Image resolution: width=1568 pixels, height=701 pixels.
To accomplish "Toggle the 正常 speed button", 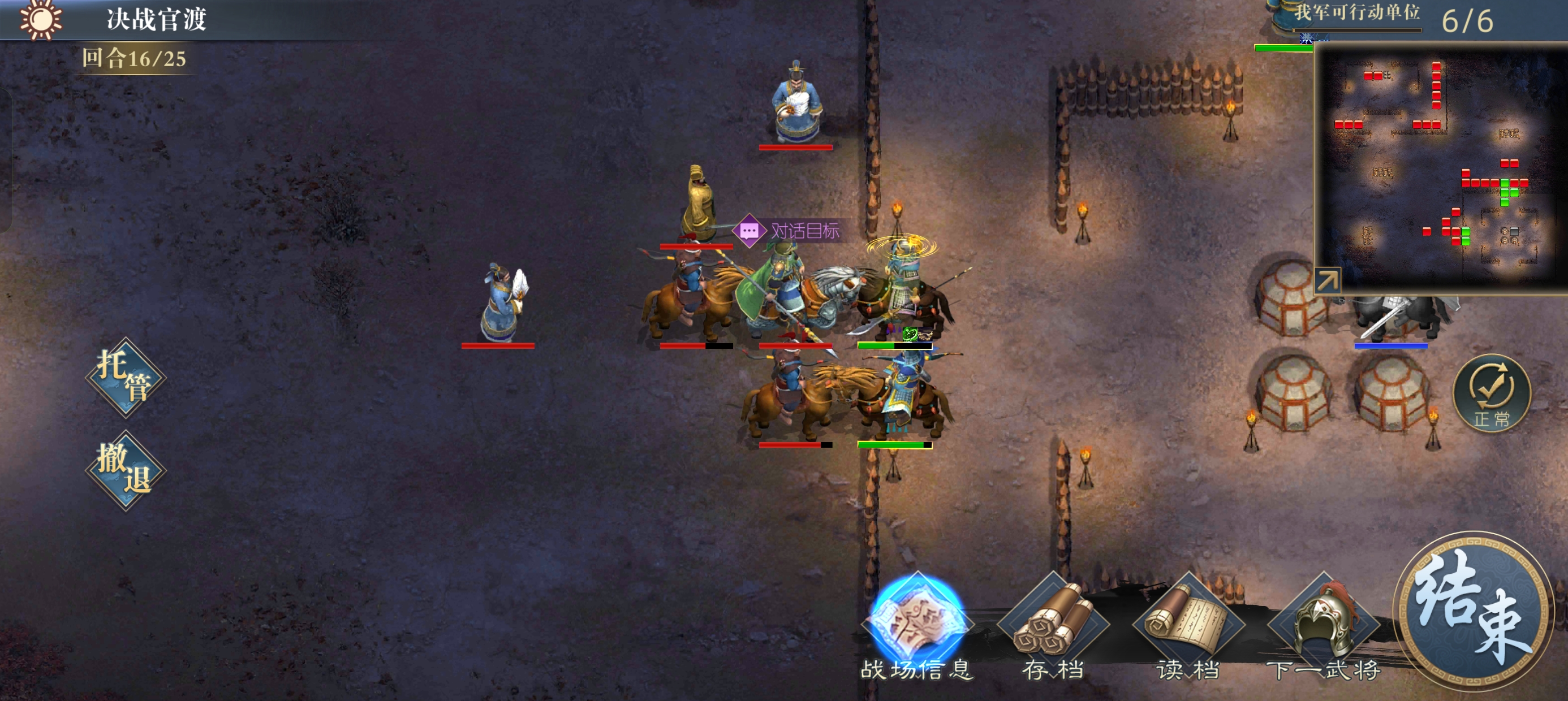I will click(1491, 393).
